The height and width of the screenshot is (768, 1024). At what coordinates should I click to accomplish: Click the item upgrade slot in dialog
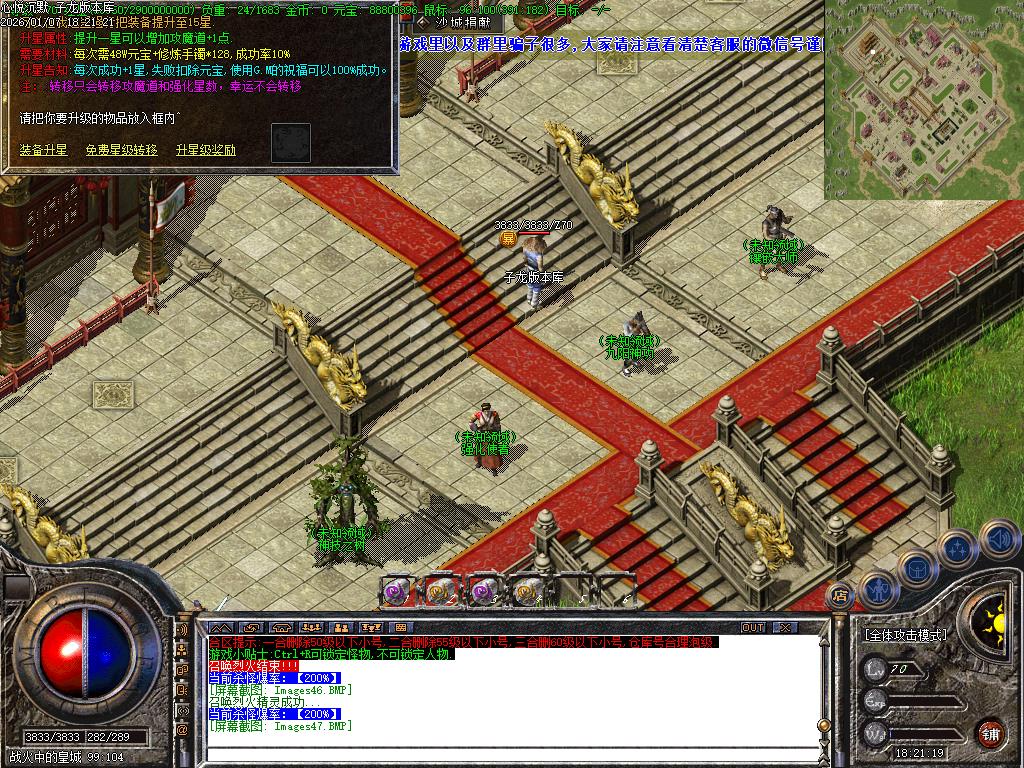coord(291,143)
